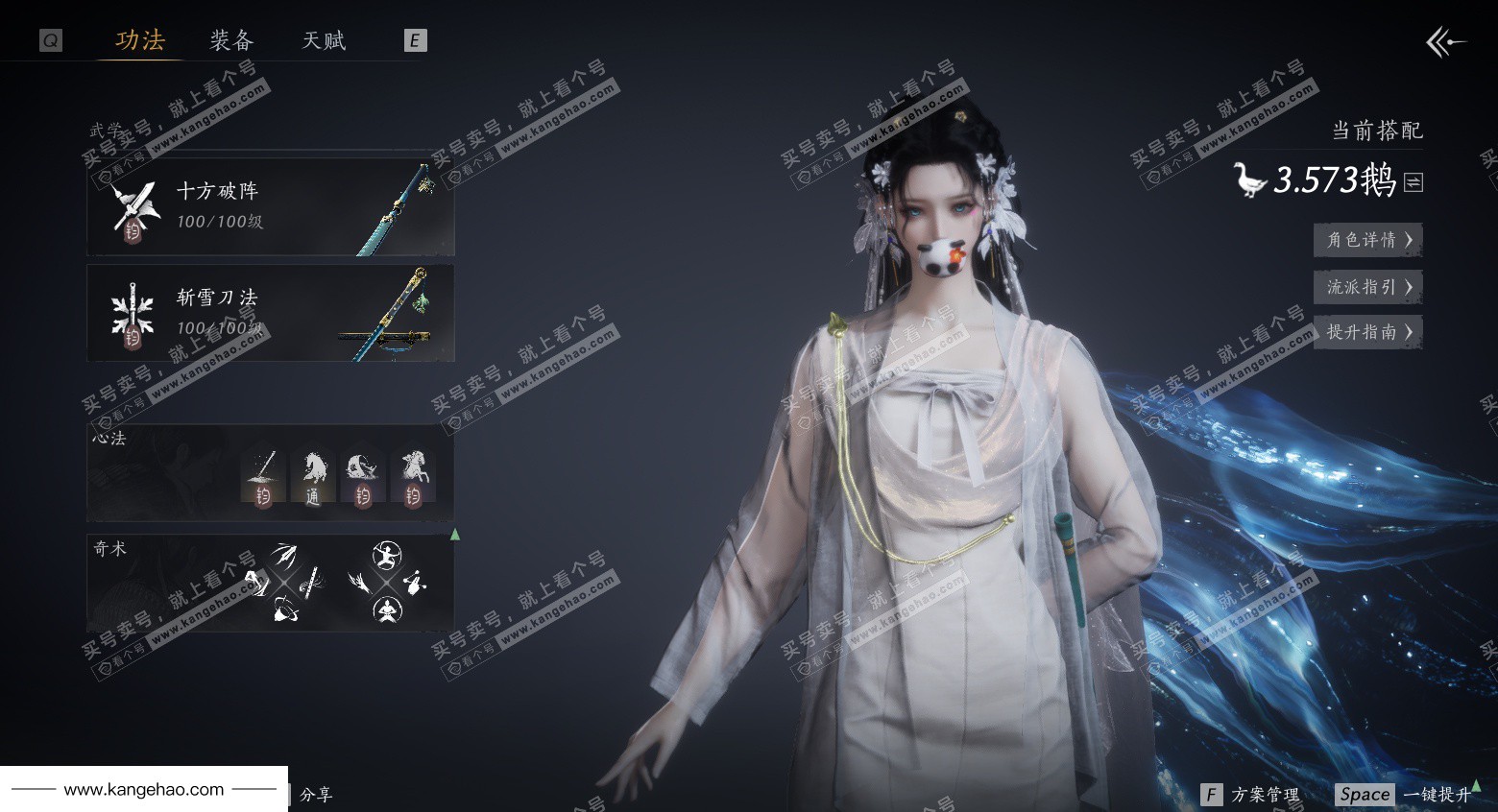Viewport: 1498px width, 812px height.
Task: Open 角色详情 character details
Action: 1367,240
